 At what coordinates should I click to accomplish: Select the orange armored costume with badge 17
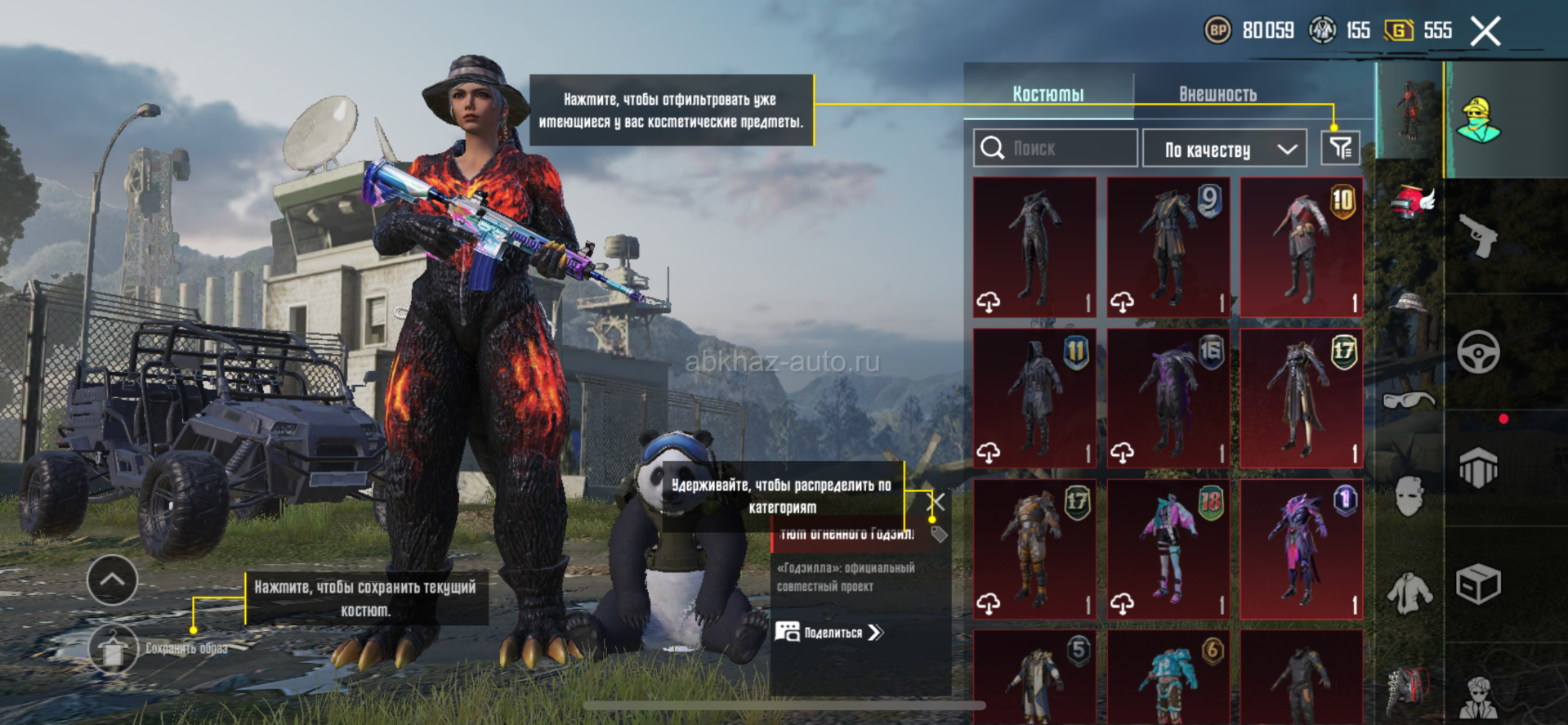pos(1034,548)
